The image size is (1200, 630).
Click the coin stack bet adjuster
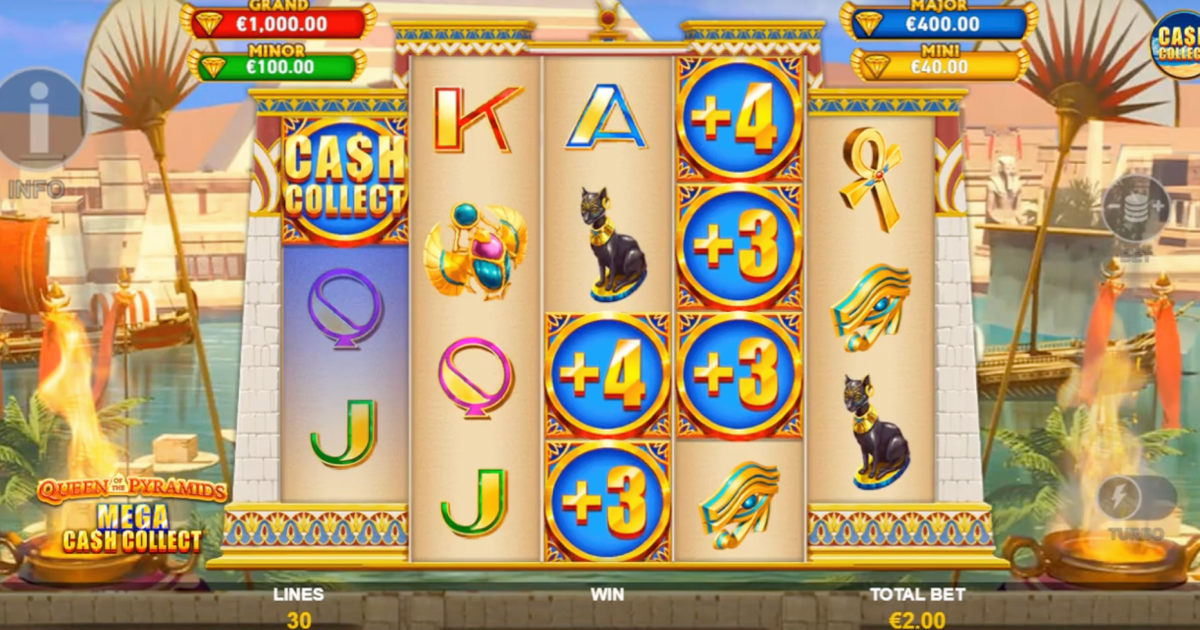1135,208
